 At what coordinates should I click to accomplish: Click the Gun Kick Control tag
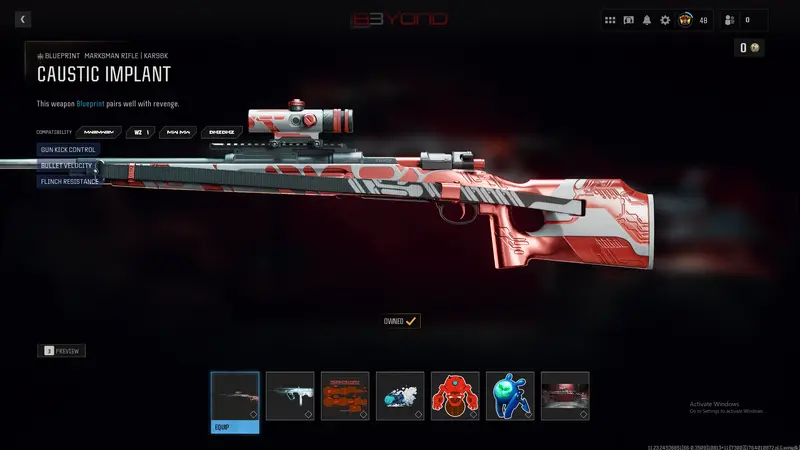[68, 149]
